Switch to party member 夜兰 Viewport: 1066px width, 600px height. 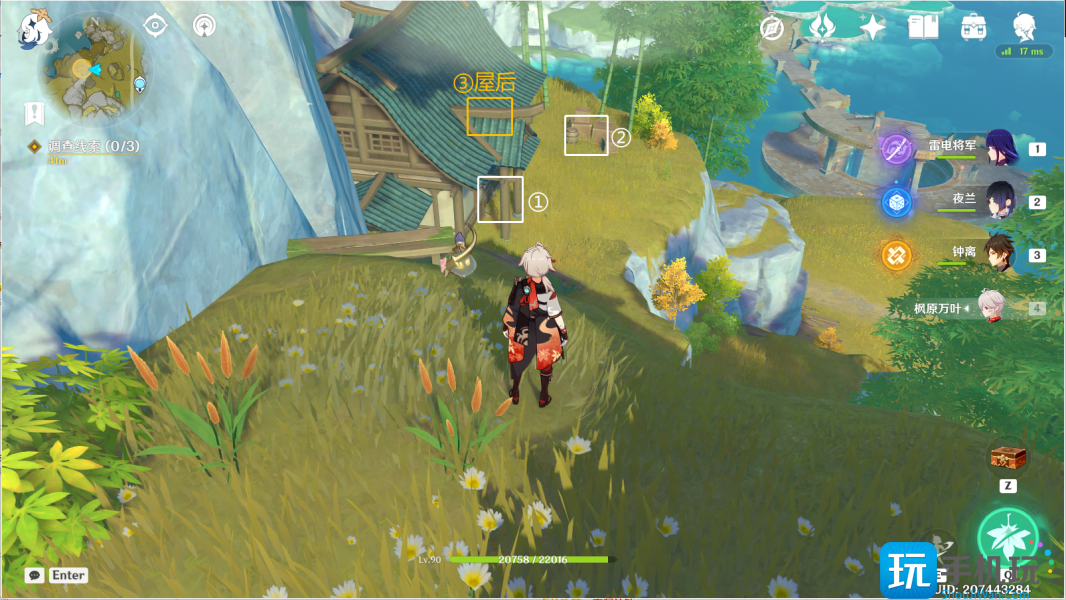click(1001, 201)
